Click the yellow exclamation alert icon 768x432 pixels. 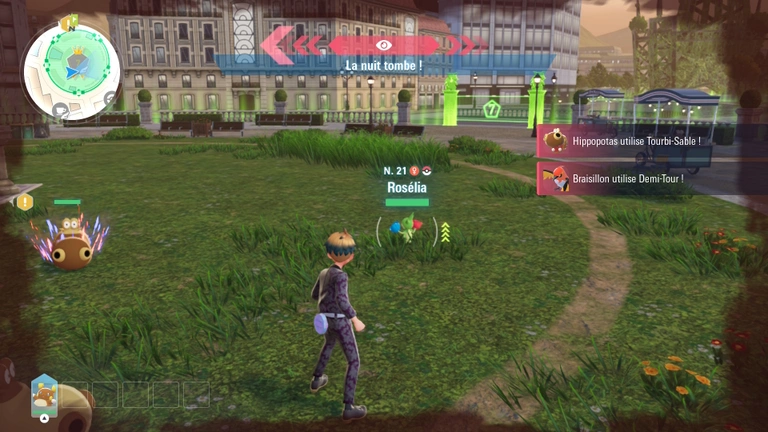[25, 202]
